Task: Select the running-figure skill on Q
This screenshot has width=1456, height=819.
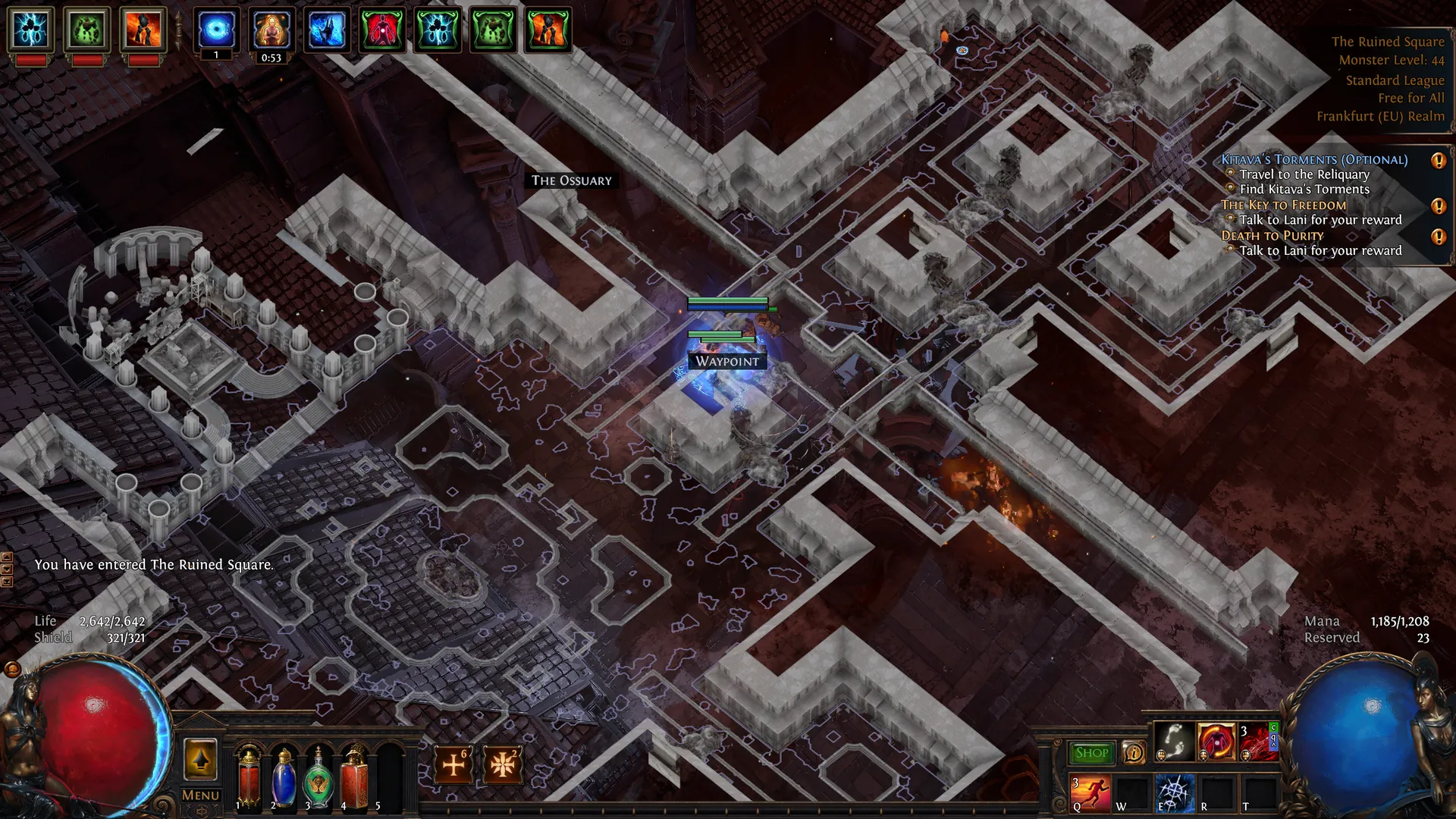Action: pos(1090,792)
